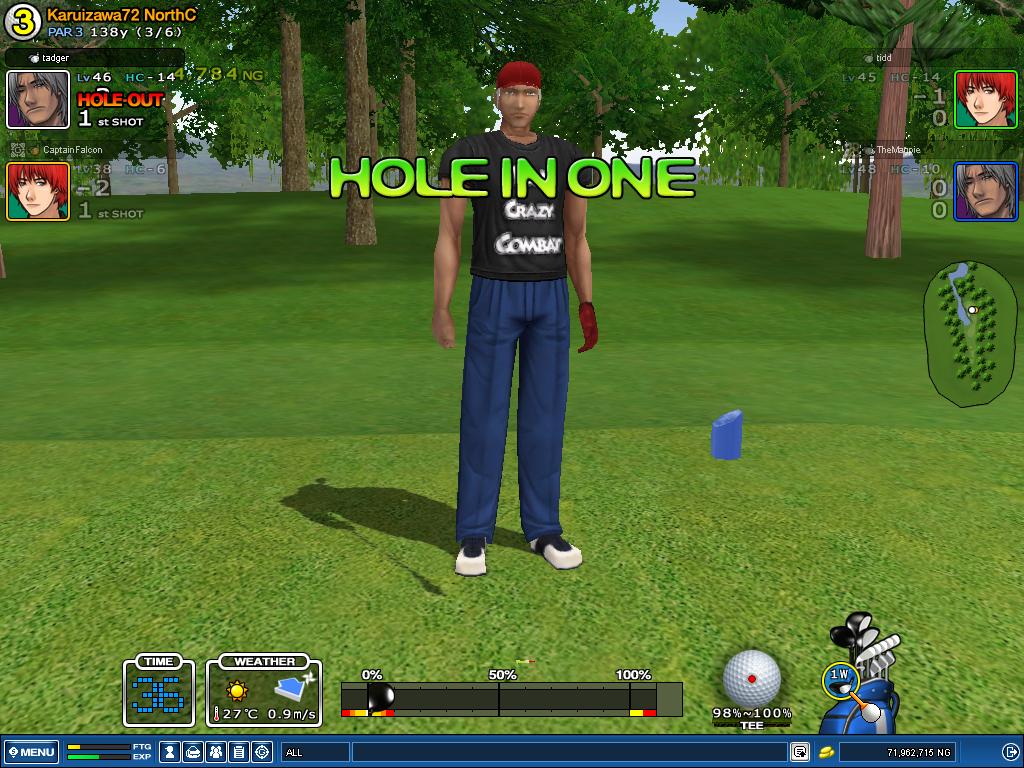Click the shot power gauge bar
The height and width of the screenshot is (768, 1024).
(x=511, y=698)
